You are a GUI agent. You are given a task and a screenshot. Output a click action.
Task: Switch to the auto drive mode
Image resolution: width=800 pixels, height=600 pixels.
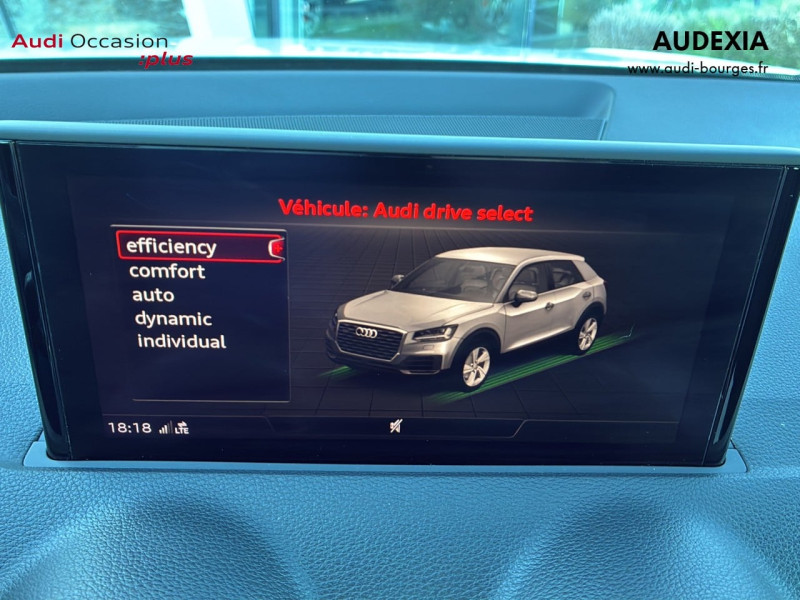coord(153,296)
